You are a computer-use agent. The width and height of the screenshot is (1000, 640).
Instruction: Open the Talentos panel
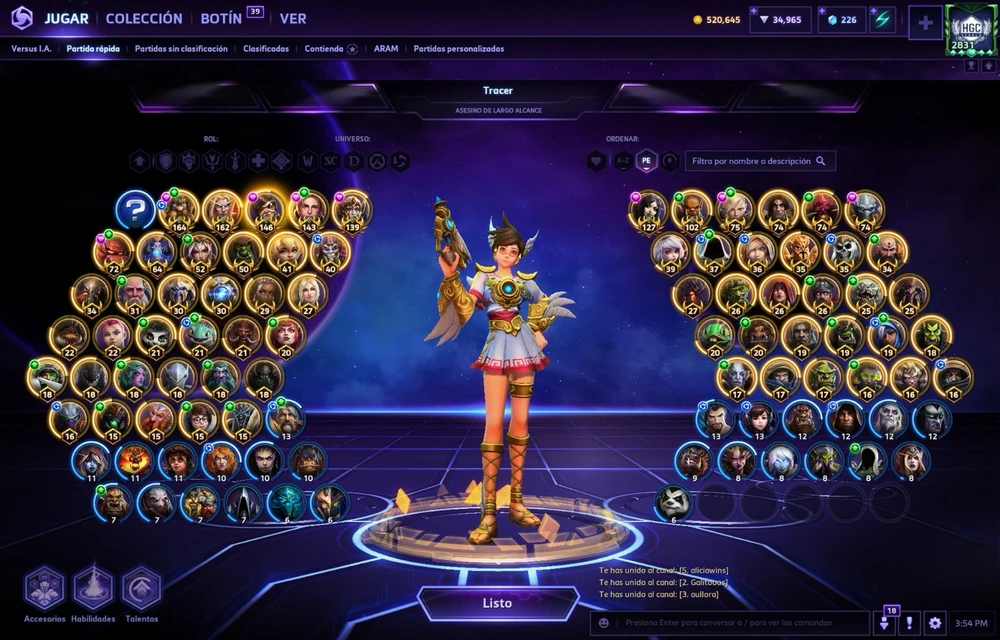[x=141, y=590]
